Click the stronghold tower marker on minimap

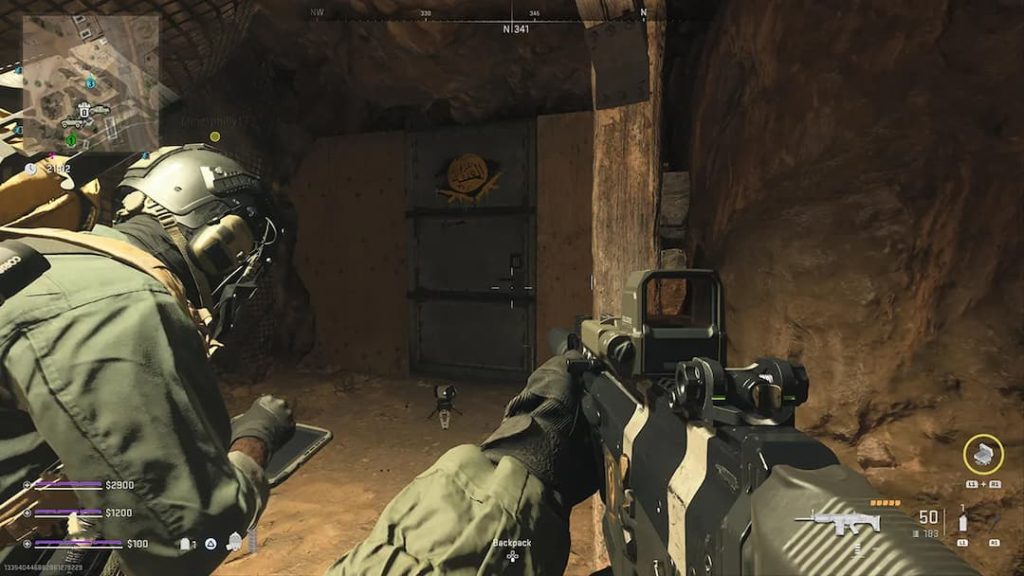[x=86, y=108]
